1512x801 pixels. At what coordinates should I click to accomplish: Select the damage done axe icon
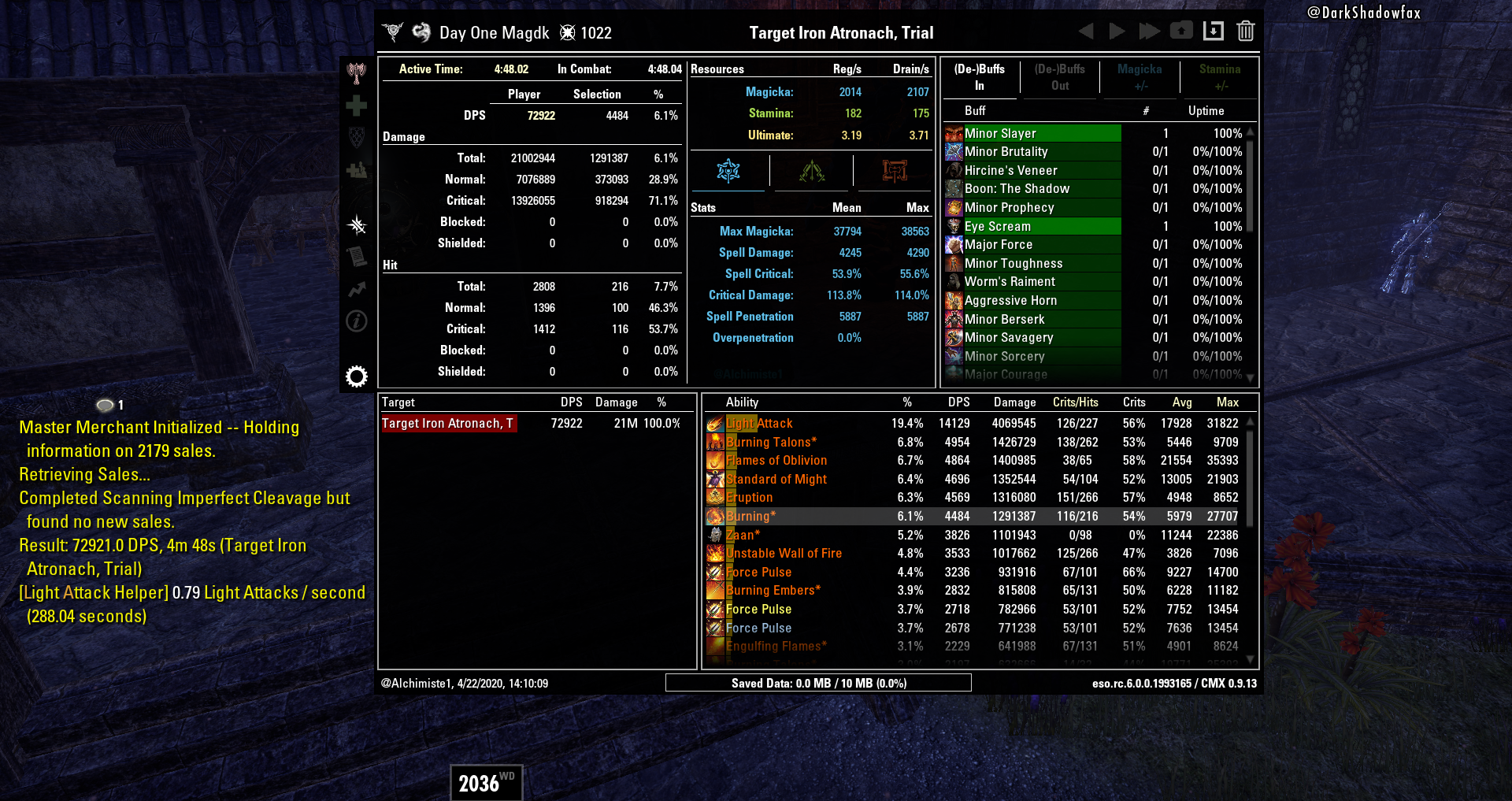pos(357,71)
